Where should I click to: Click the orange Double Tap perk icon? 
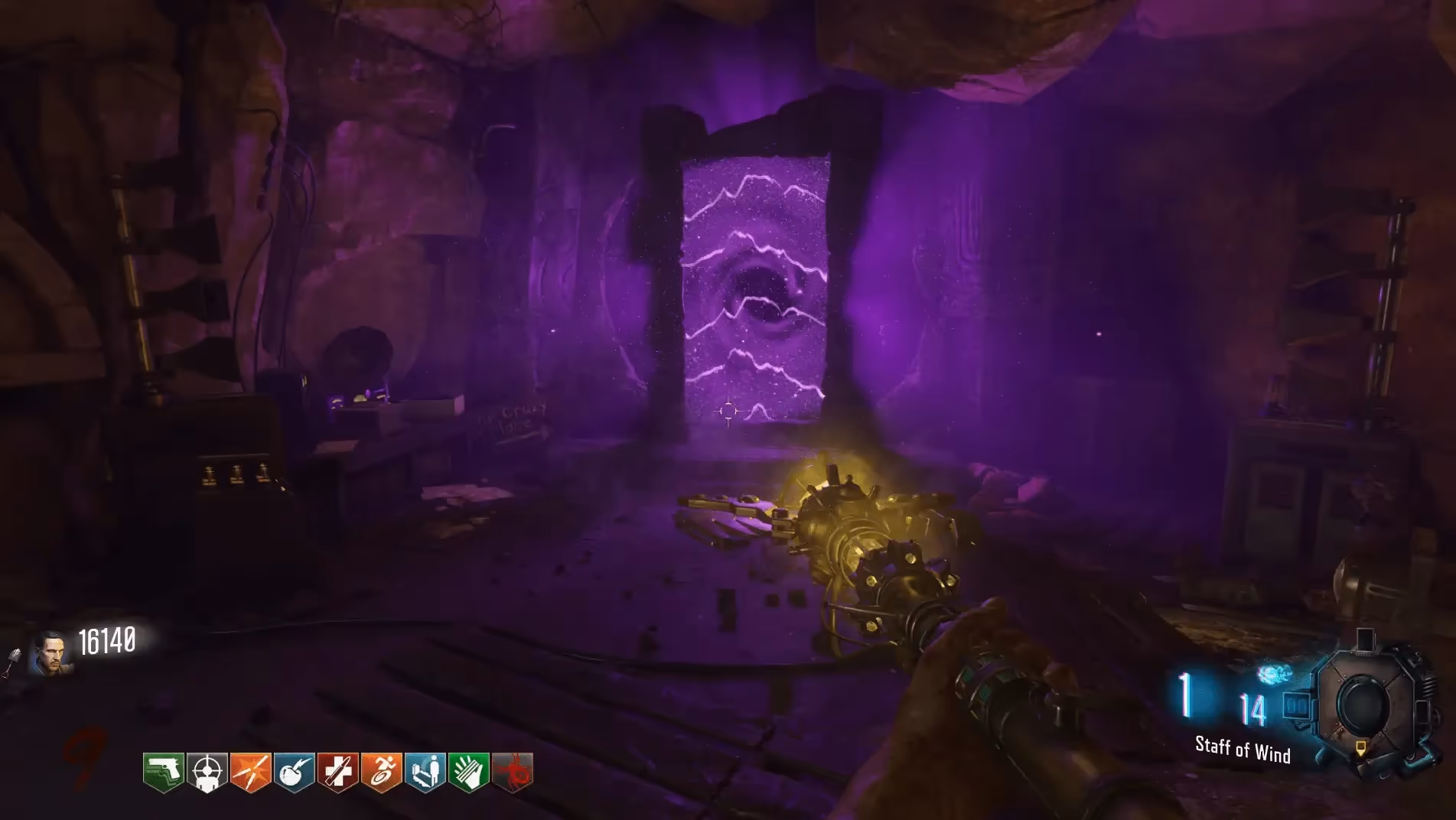pyautogui.click(x=251, y=772)
